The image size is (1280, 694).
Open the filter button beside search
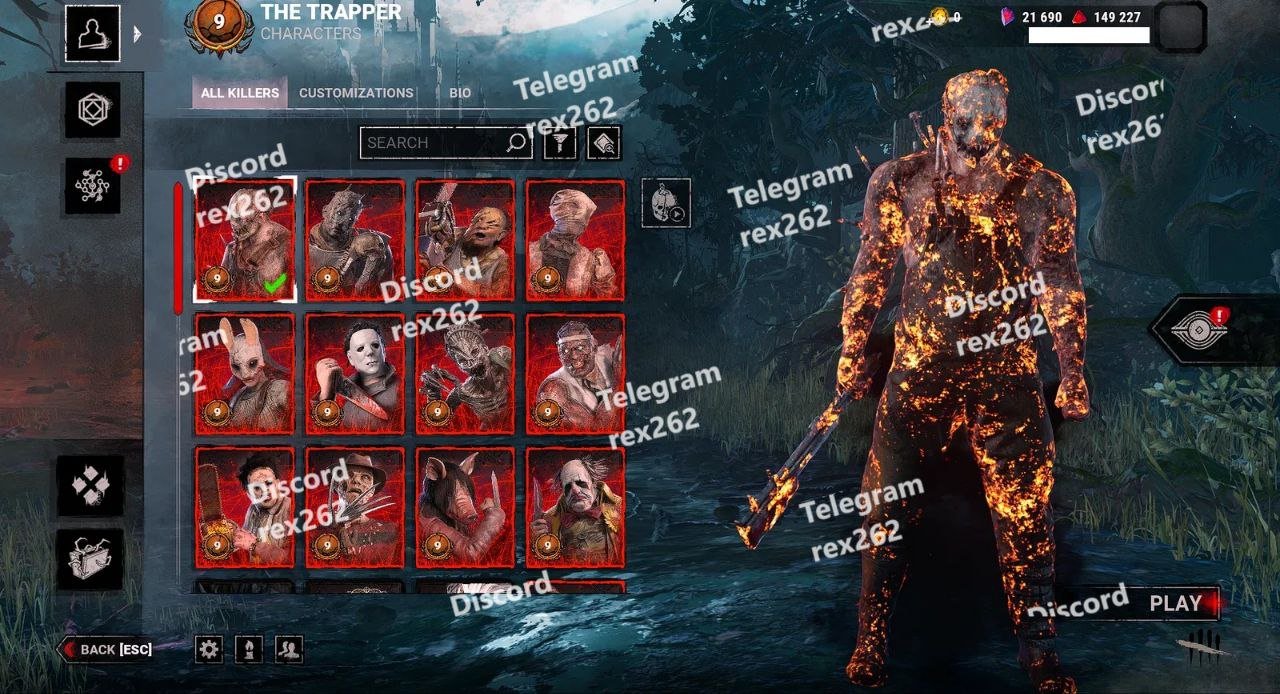coord(560,143)
